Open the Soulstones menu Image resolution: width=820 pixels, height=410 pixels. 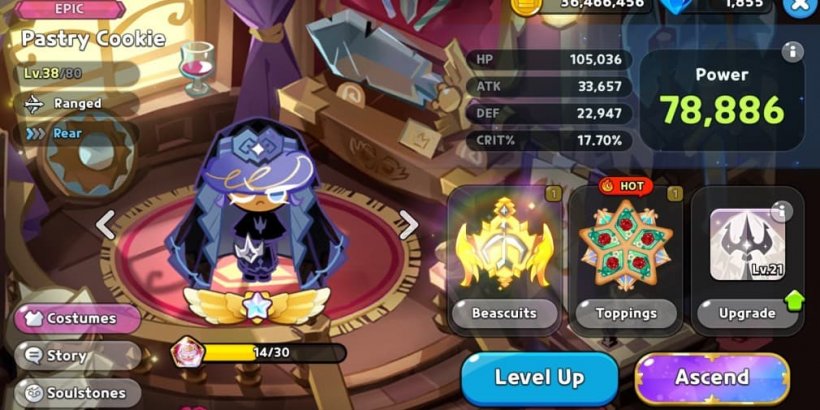click(76, 392)
